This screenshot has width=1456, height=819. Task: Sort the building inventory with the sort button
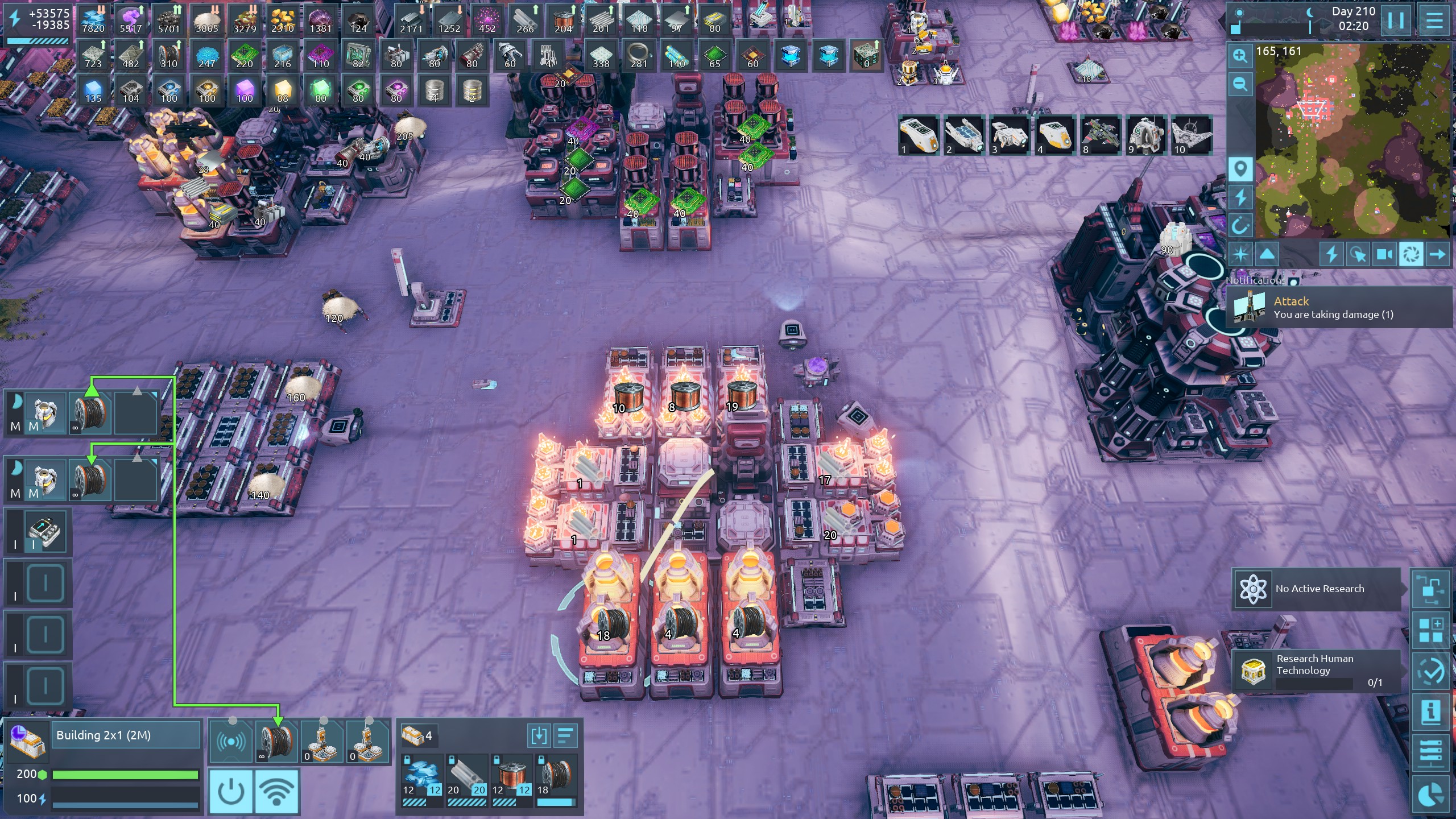(565, 736)
